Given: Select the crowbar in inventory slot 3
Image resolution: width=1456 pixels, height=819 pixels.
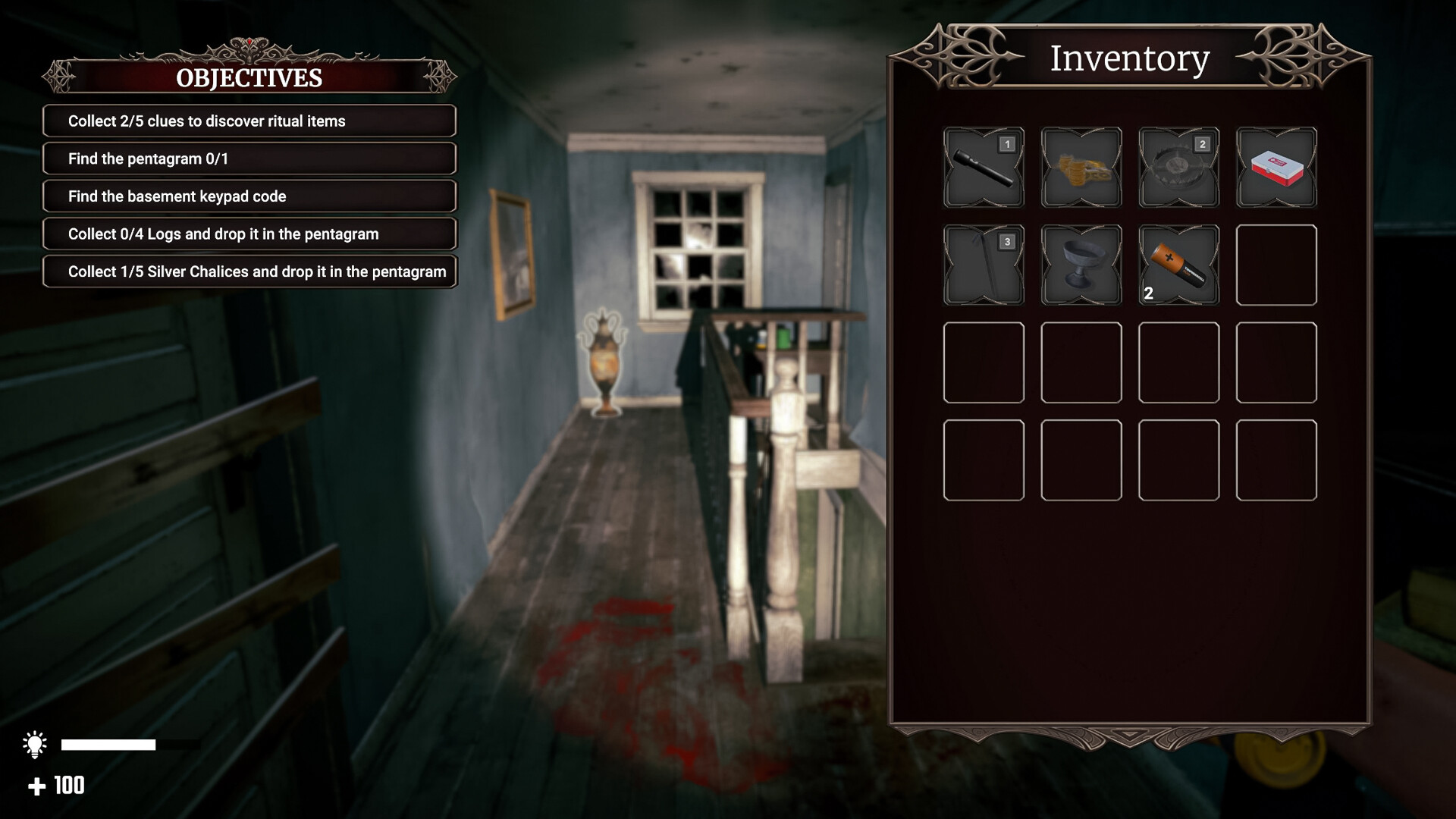Looking at the screenshot, I should pyautogui.click(x=984, y=265).
